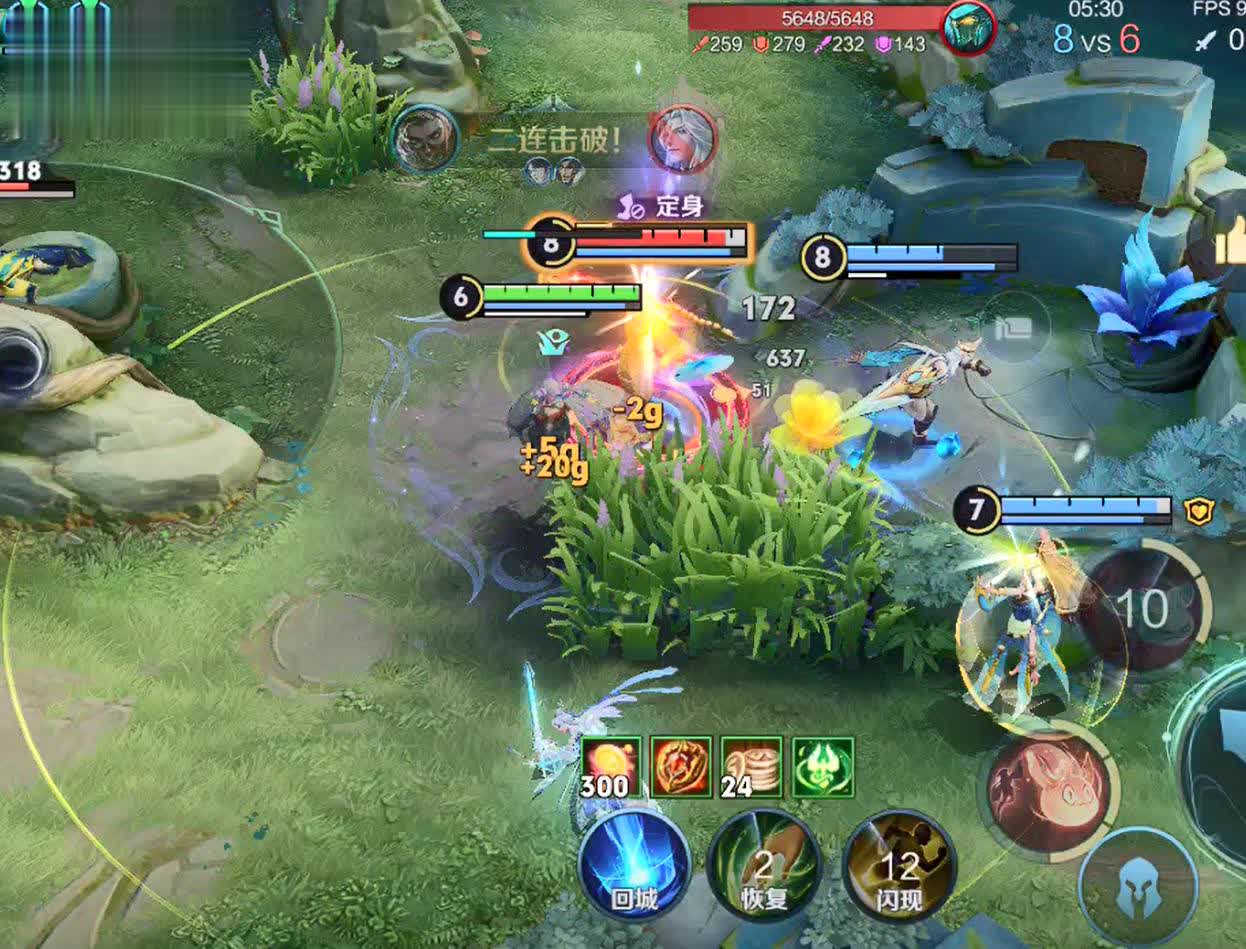Screen dimensions: 1246x949
Task: Cast the 闪现 flash spell
Action: [900, 865]
